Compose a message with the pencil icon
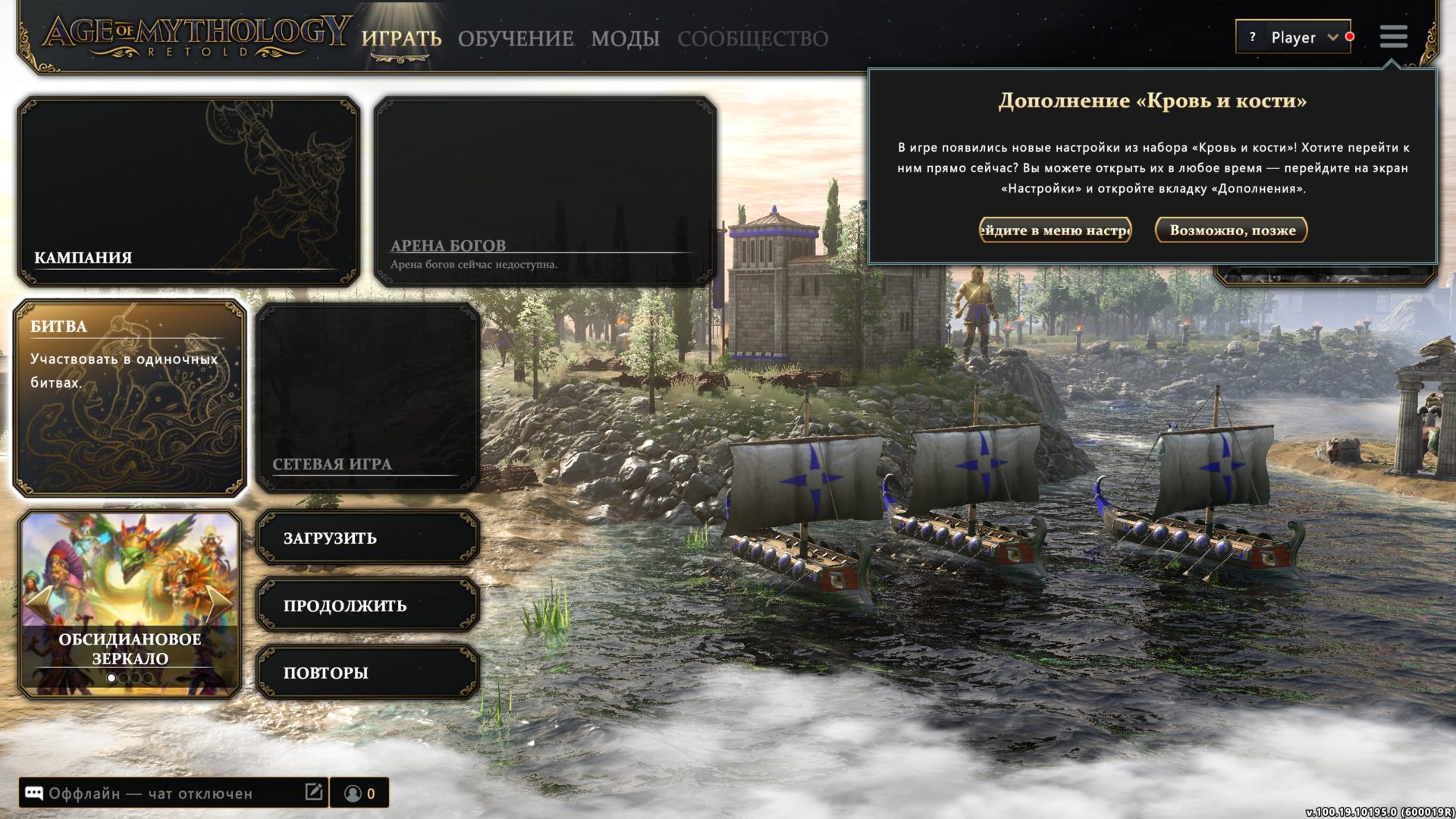The image size is (1456, 819). click(x=314, y=792)
